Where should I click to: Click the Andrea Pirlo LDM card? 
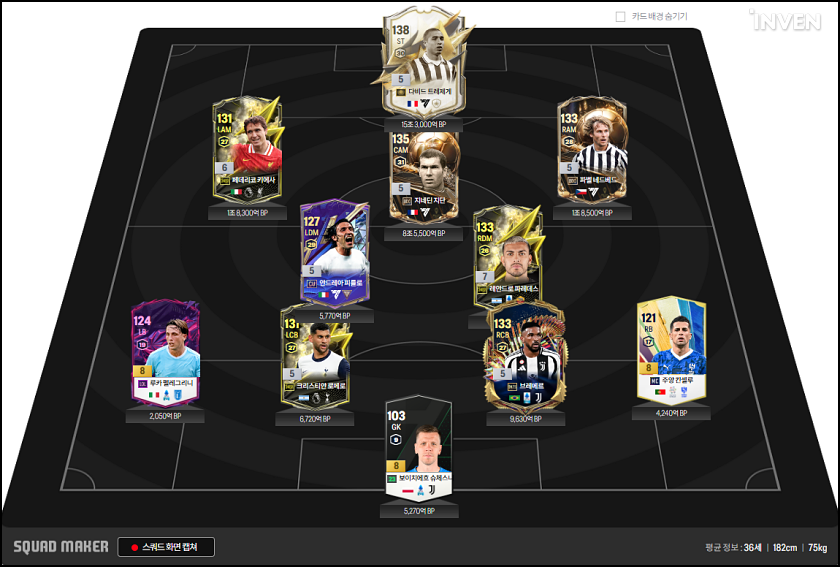pyautogui.click(x=336, y=255)
